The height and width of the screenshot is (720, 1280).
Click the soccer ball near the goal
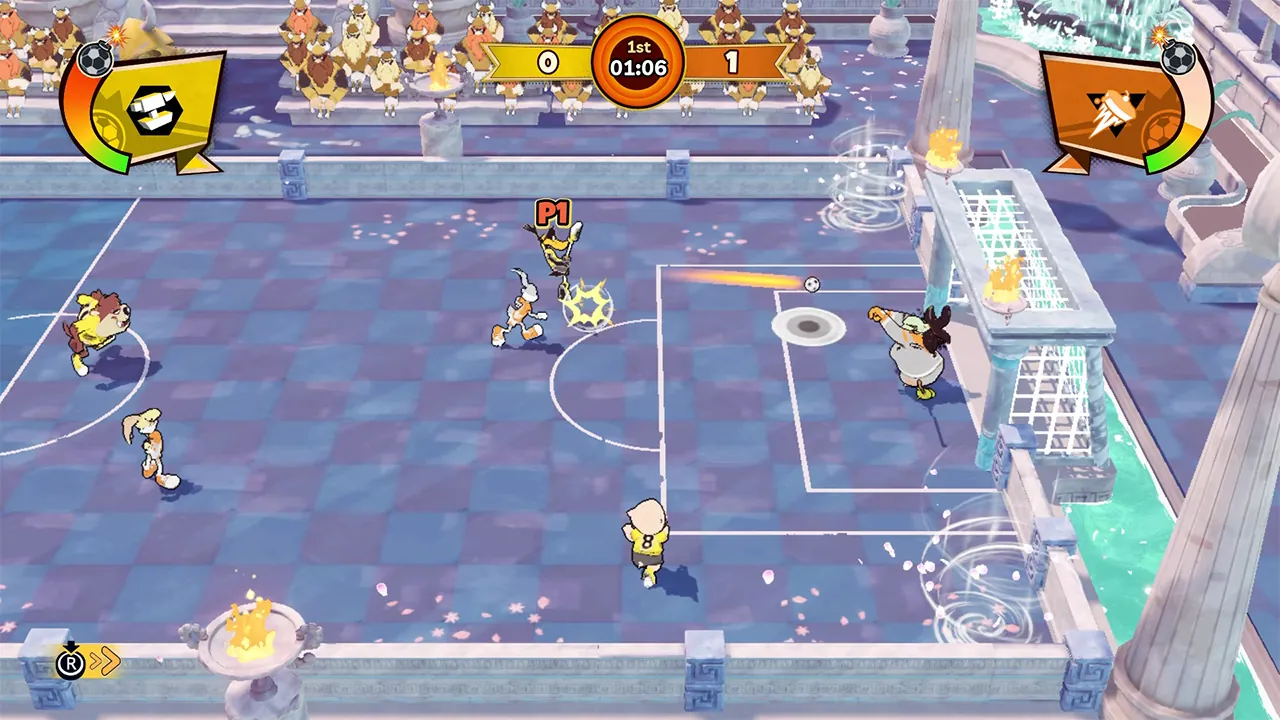pos(810,285)
